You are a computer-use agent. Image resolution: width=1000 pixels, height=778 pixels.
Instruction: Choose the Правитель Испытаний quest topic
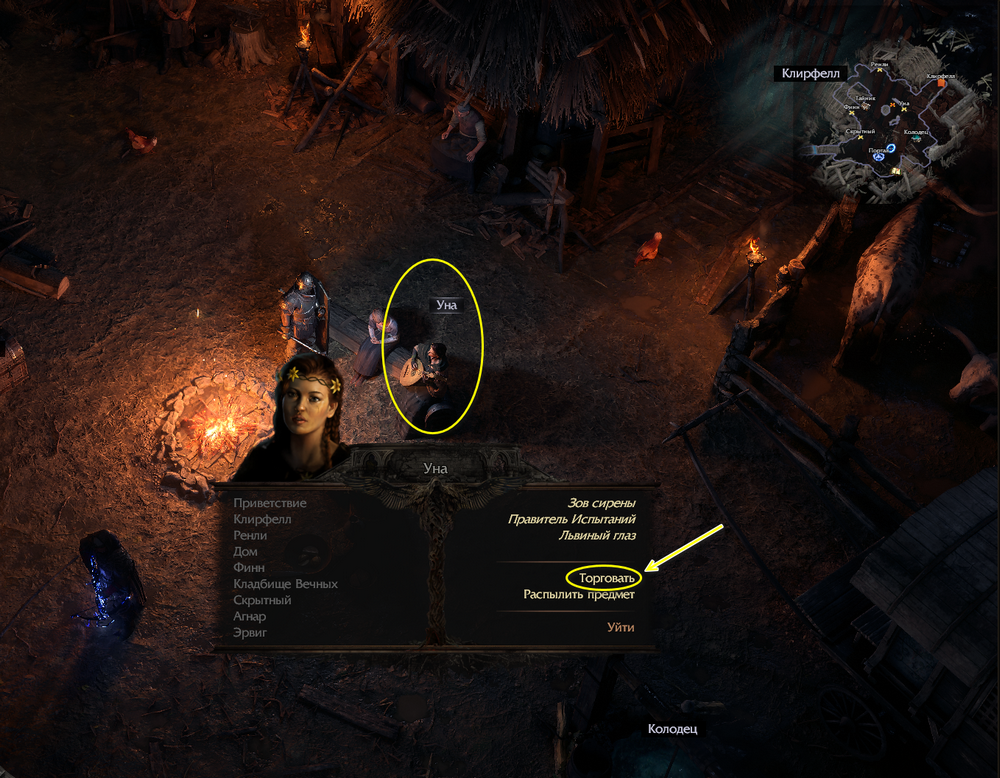571,519
